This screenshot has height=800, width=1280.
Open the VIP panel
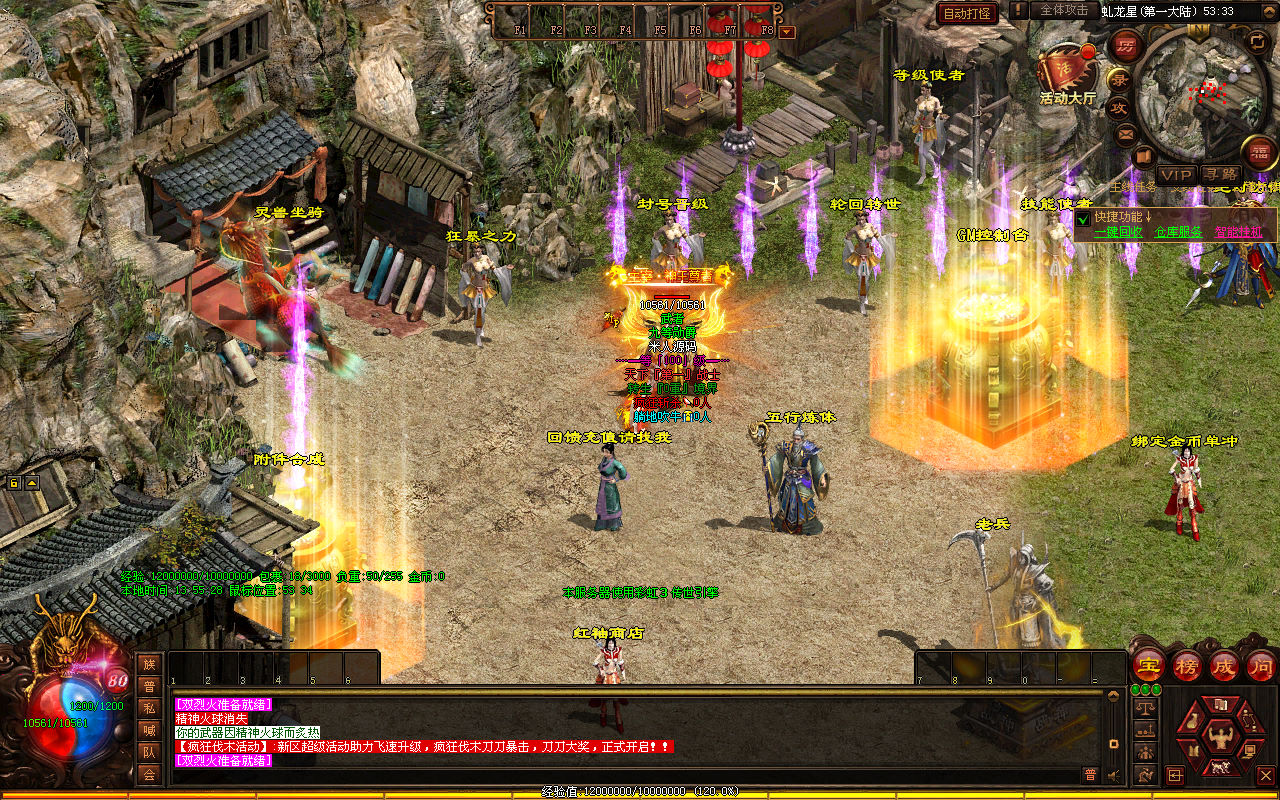click(x=1176, y=175)
